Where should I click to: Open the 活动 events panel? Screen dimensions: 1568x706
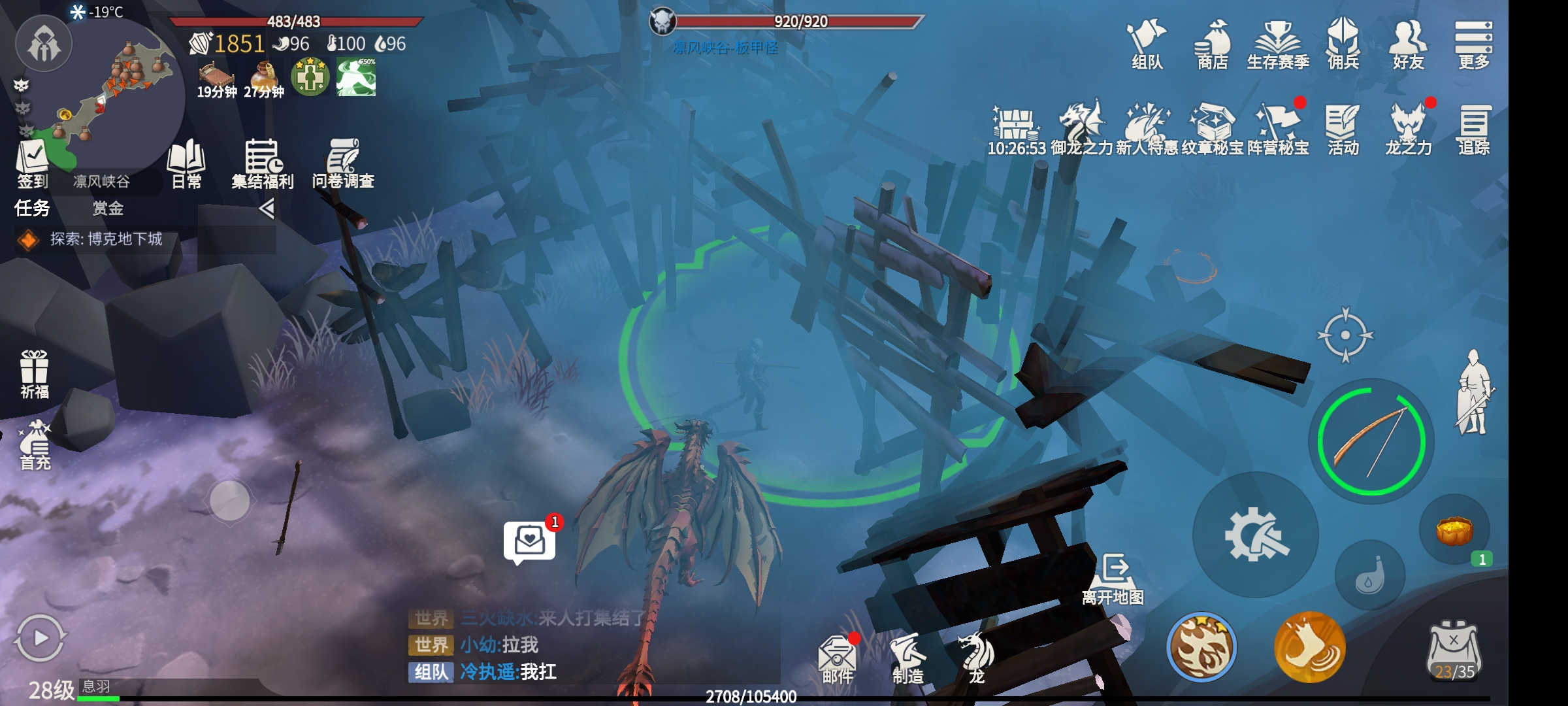[1343, 129]
